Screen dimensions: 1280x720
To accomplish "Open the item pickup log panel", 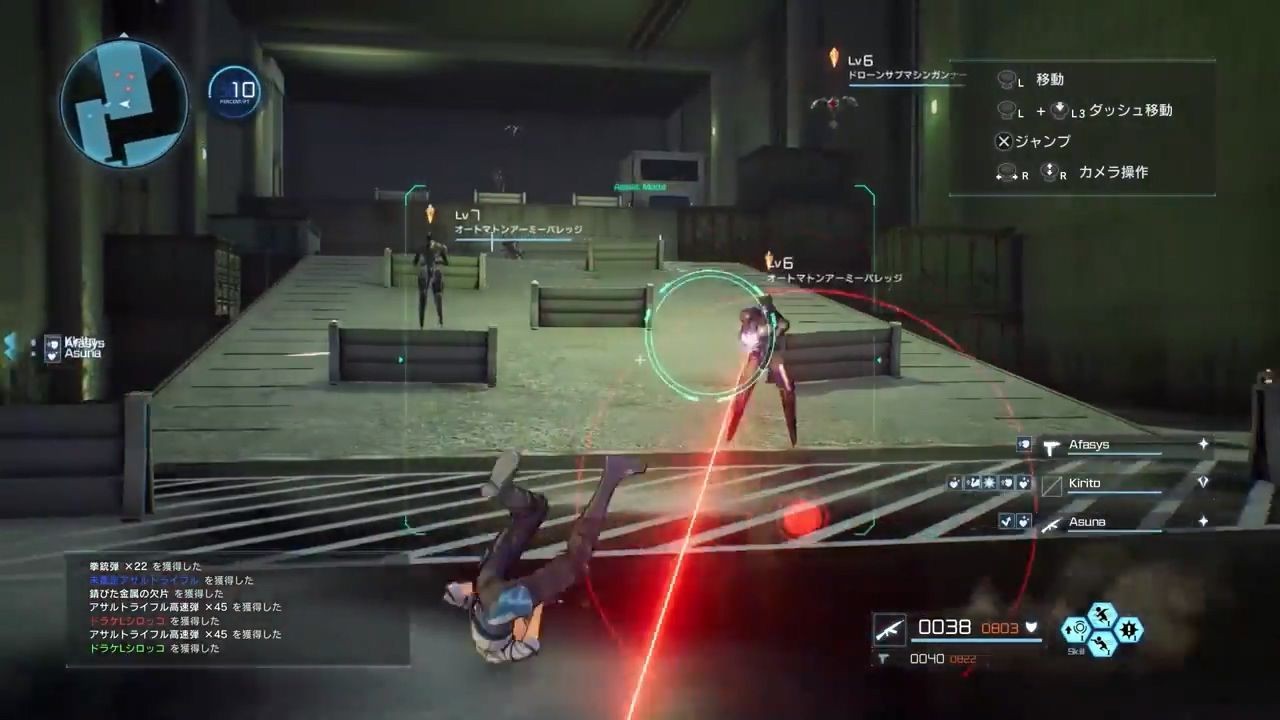I will click(238, 608).
